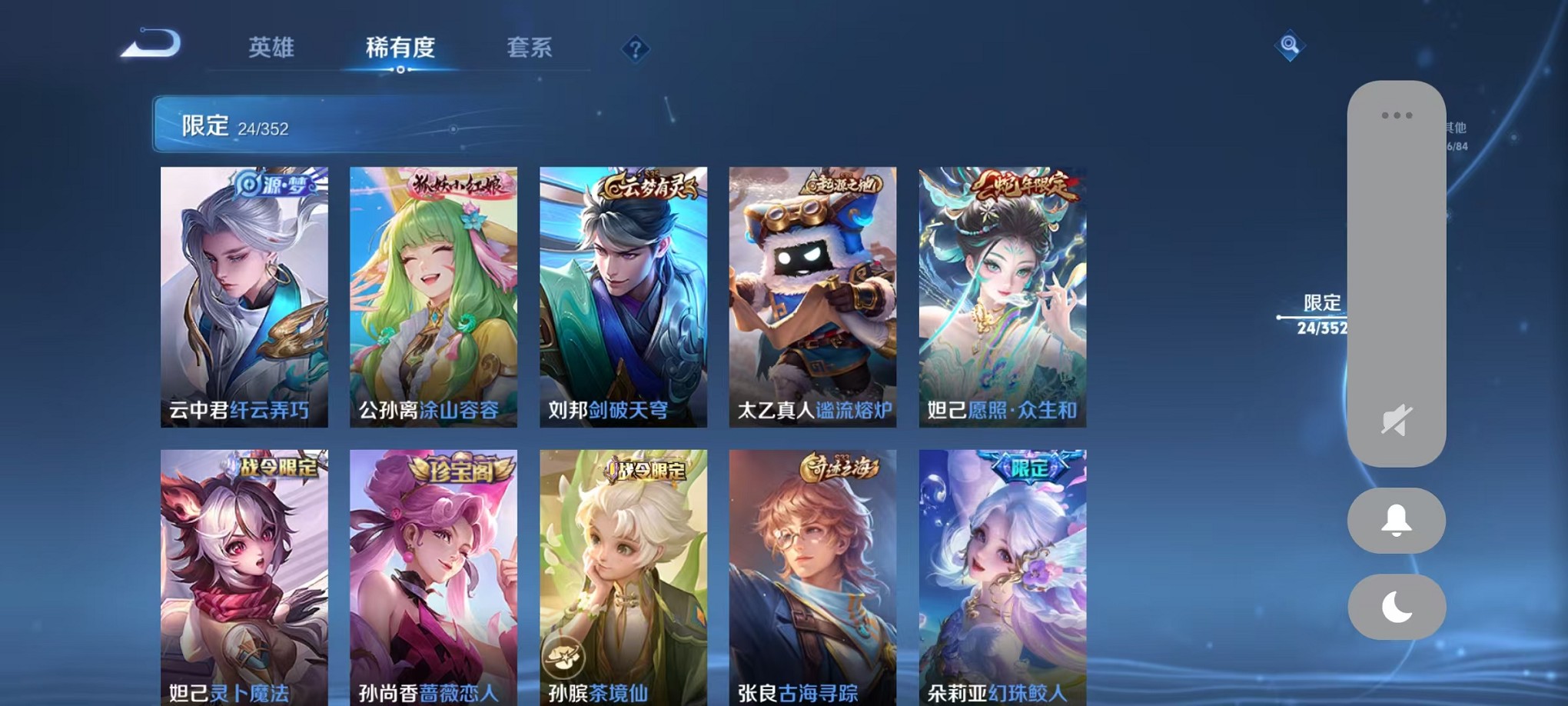Click the tab position indicator under 稀有度
Image resolution: width=1568 pixels, height=706 pixels.
click(x=399, y=68)
